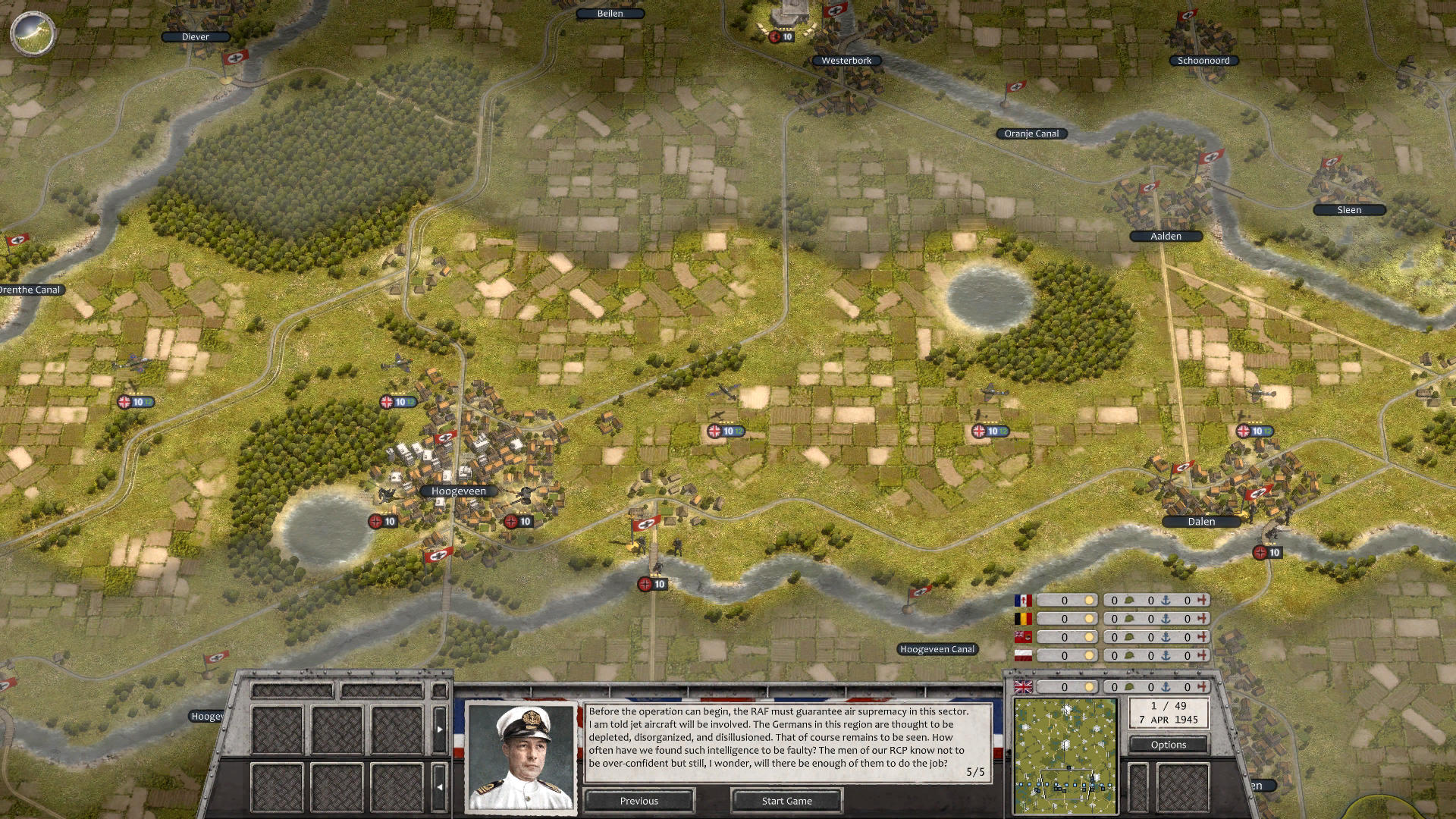Collapse the lower roster row with the left arrow

pyautogui.click(x=438, y=785)
